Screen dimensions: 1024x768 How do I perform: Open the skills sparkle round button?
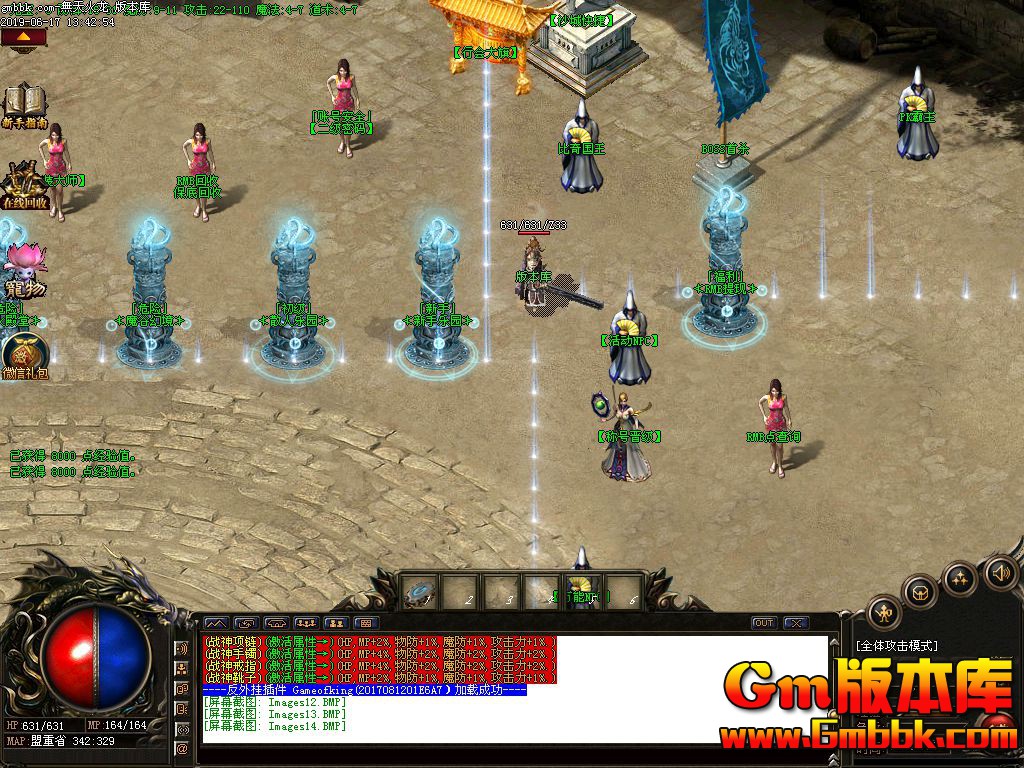960,578
